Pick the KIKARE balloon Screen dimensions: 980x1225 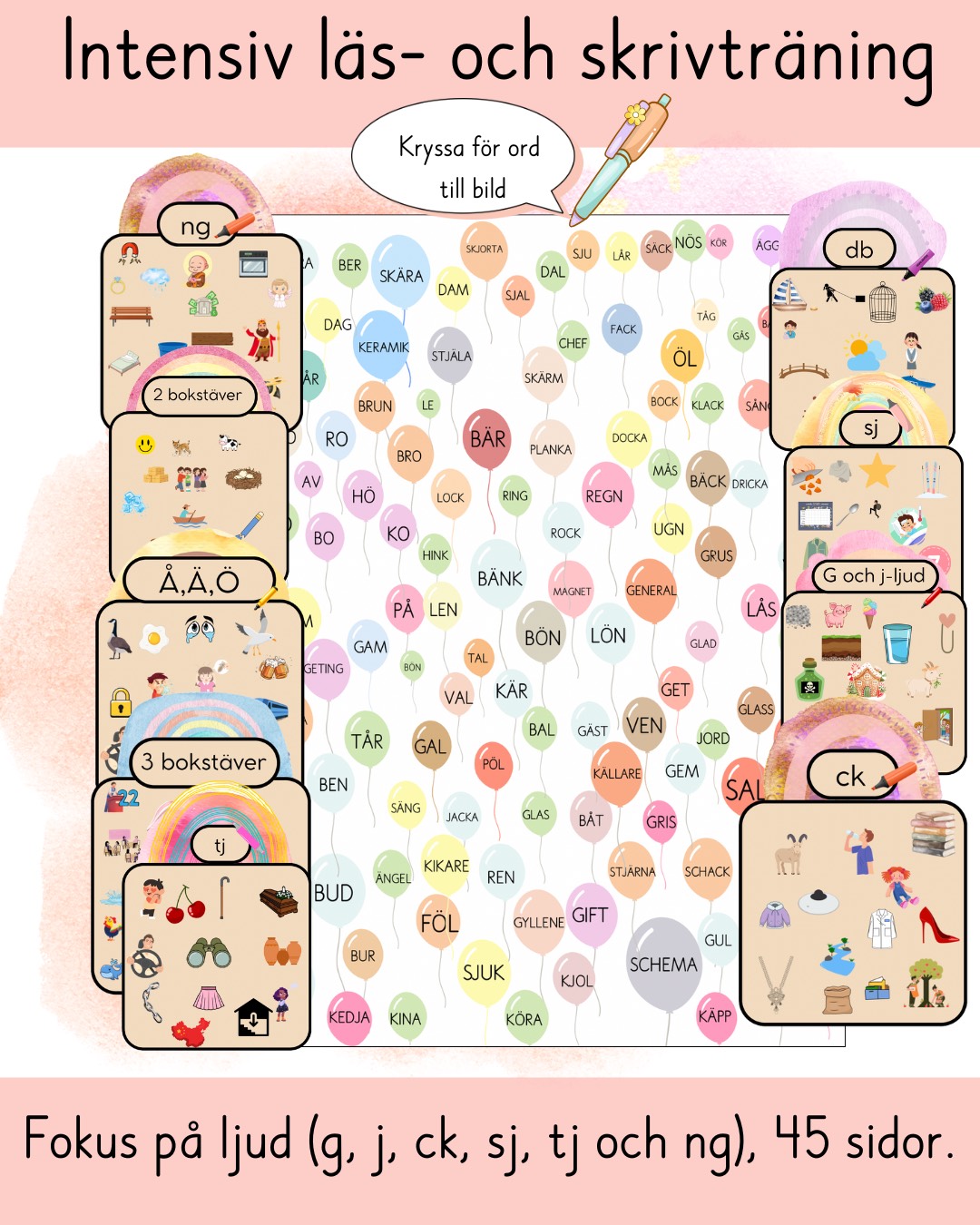pos(446,866)
